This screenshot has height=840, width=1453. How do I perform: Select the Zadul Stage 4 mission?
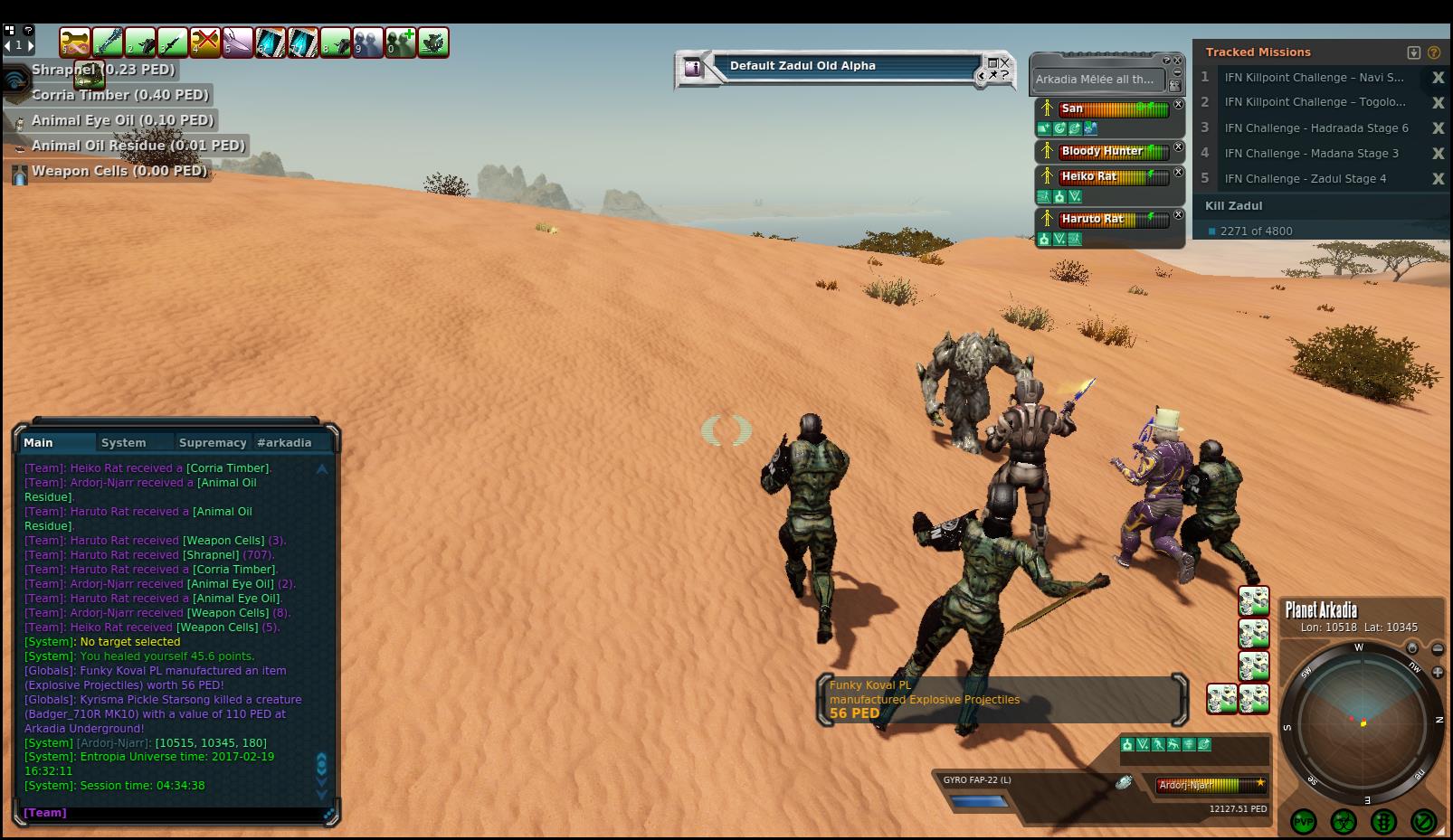(x=1305, y=179)
